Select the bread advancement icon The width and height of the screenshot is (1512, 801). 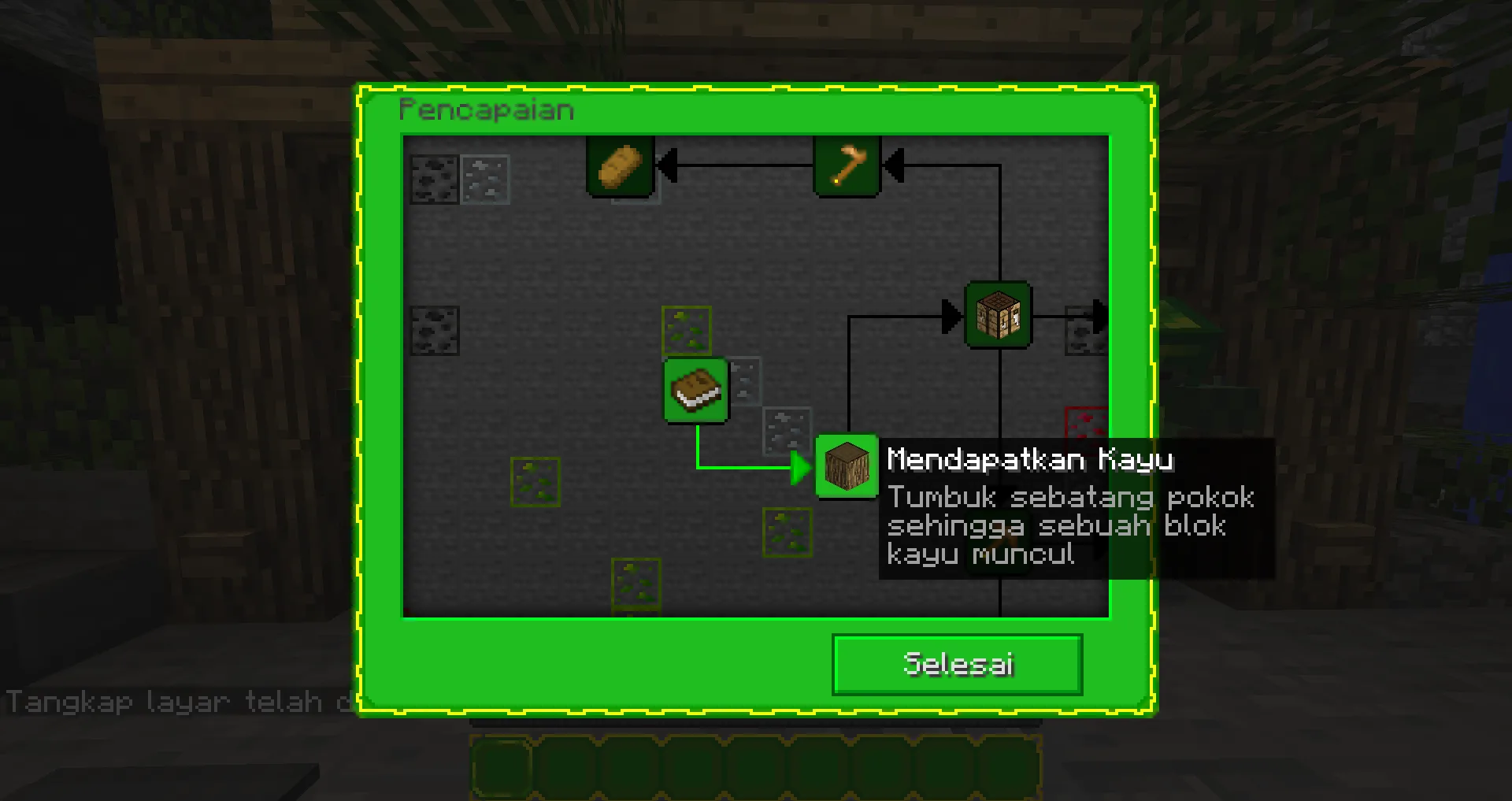[x=620, y=165]
